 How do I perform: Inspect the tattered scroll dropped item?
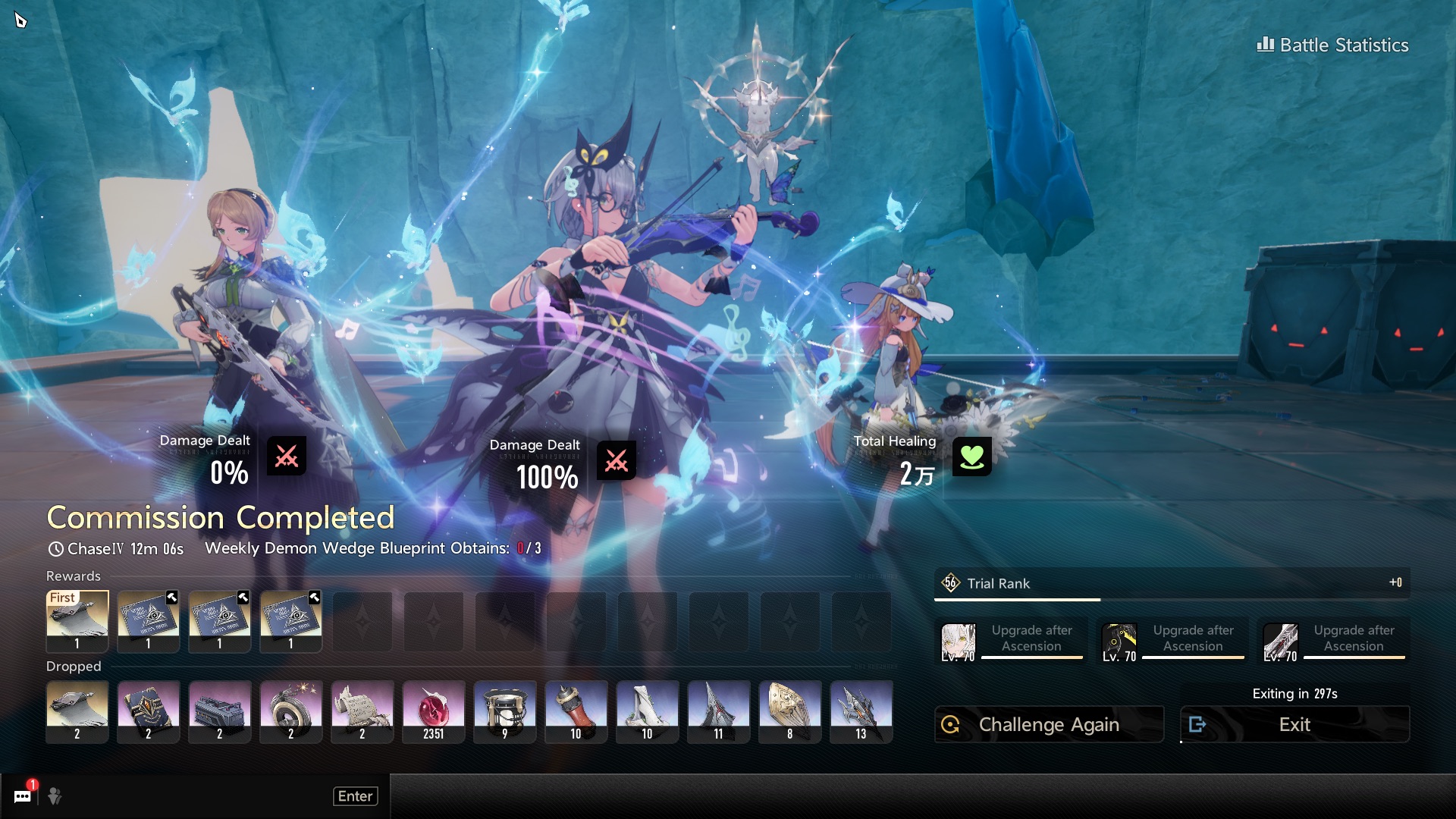[x=362, y=711]
